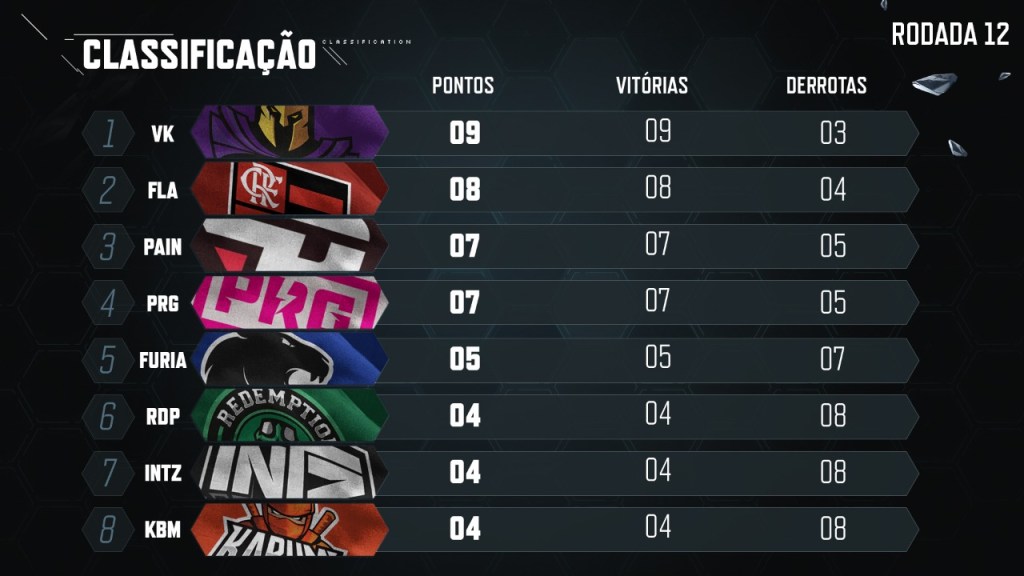Select the VK team row
Image resolution: width=1024 pixels, height=576 pixels.
click(500, 133)
